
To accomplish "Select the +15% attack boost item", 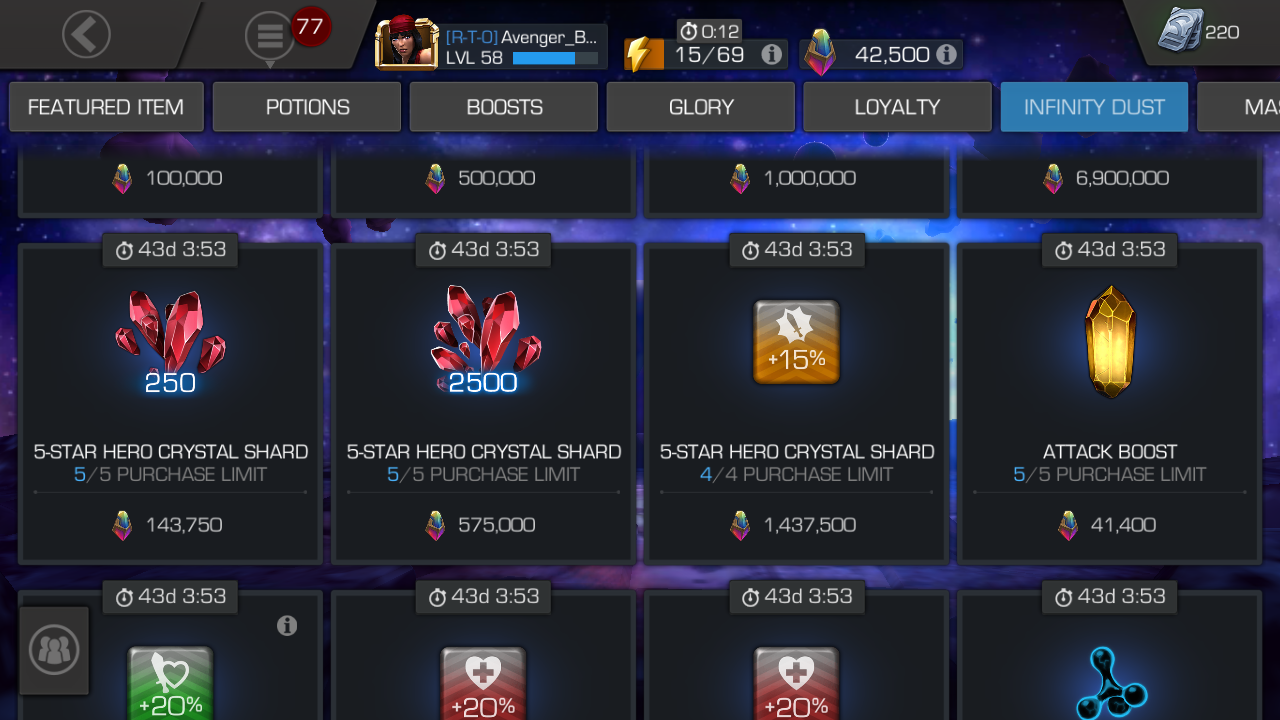I will [x=796, y=341].
